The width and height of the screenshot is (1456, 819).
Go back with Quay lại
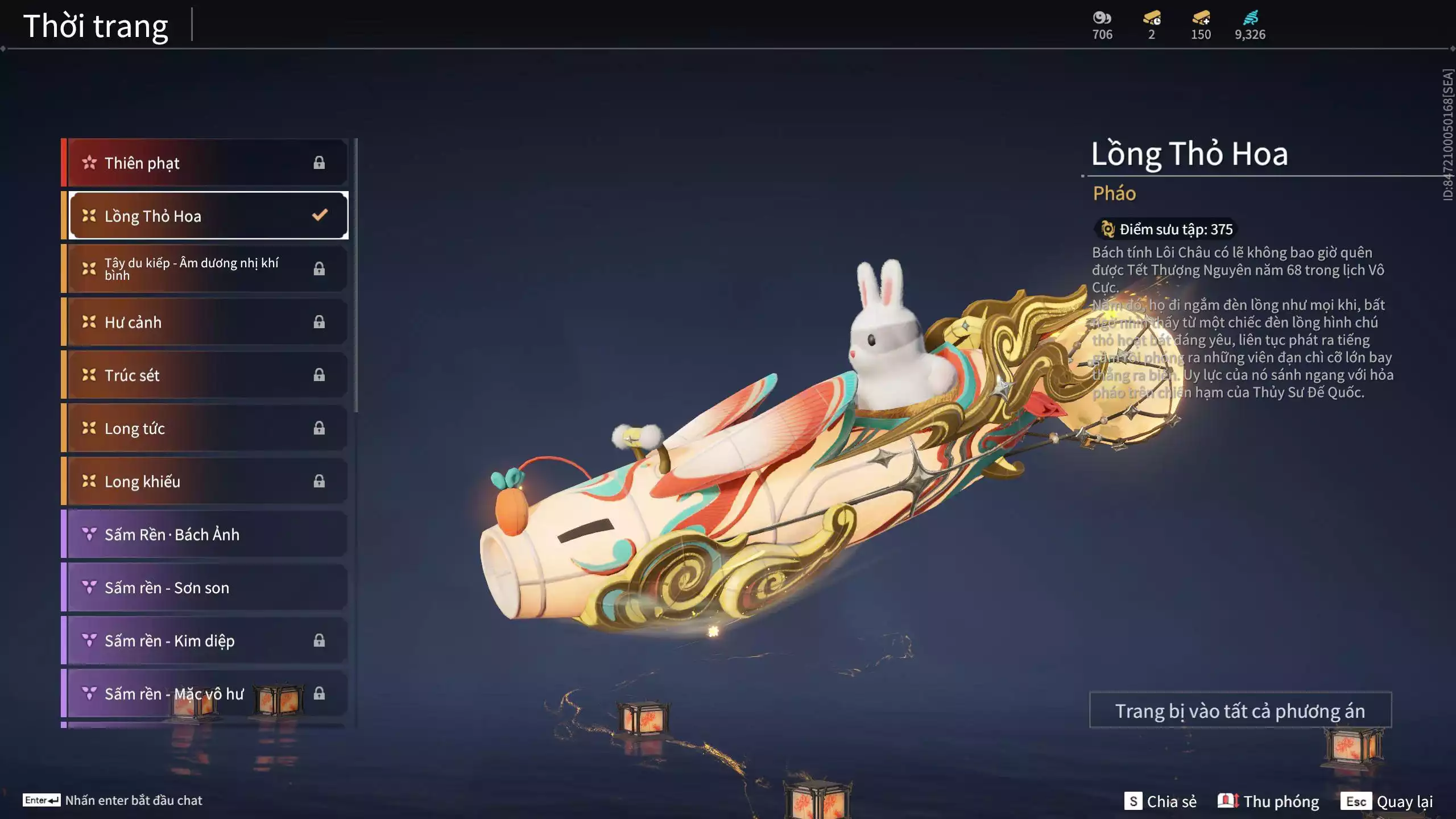(x=1387, y=801)
